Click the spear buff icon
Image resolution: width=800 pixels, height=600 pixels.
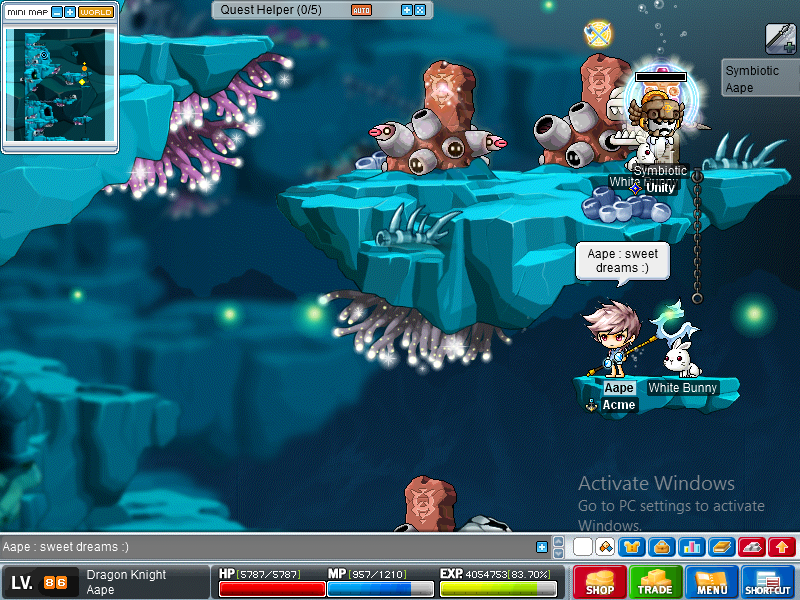pos(780,39)
